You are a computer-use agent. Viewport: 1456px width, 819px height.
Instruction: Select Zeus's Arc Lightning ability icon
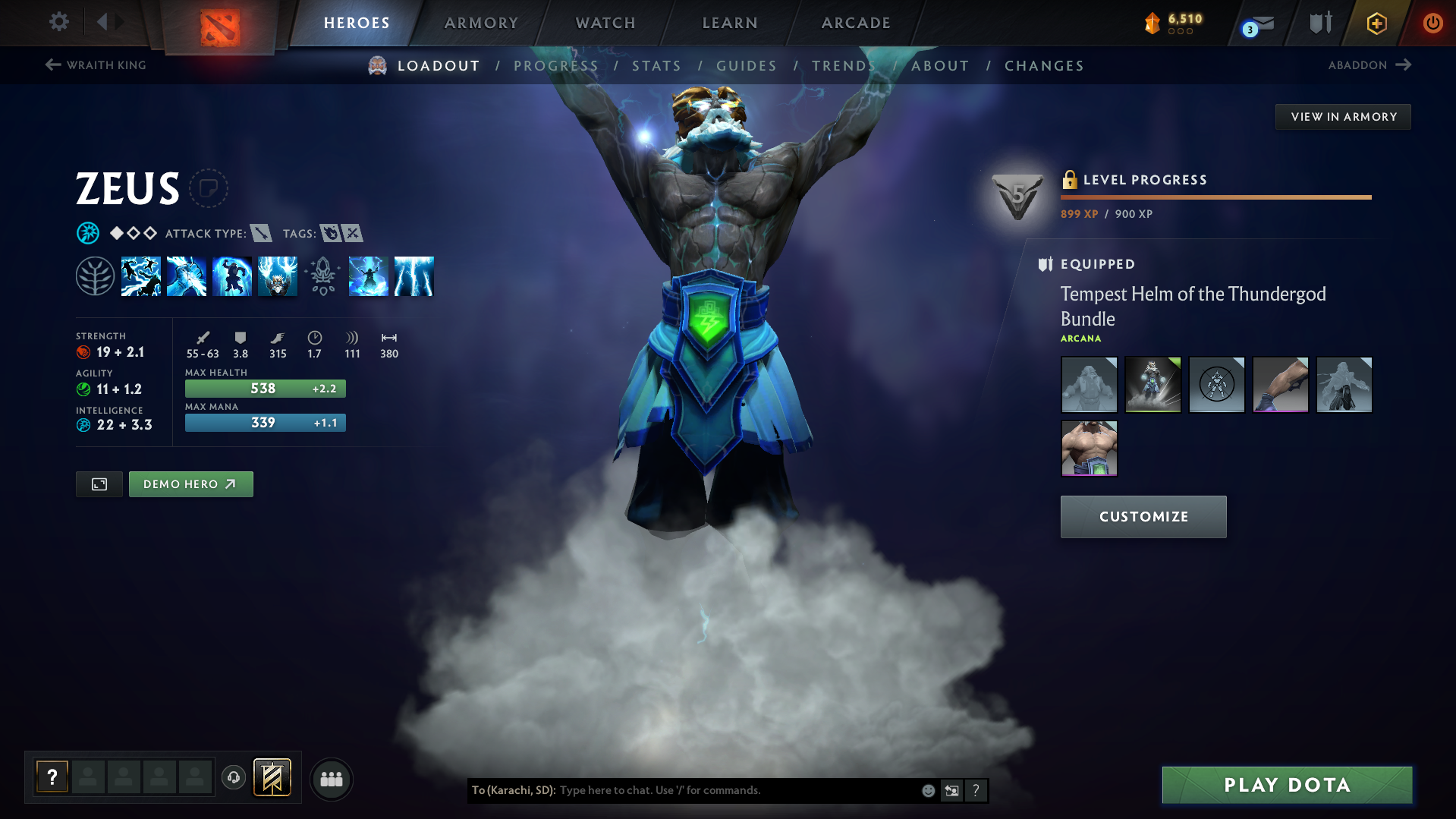(141, 276)
